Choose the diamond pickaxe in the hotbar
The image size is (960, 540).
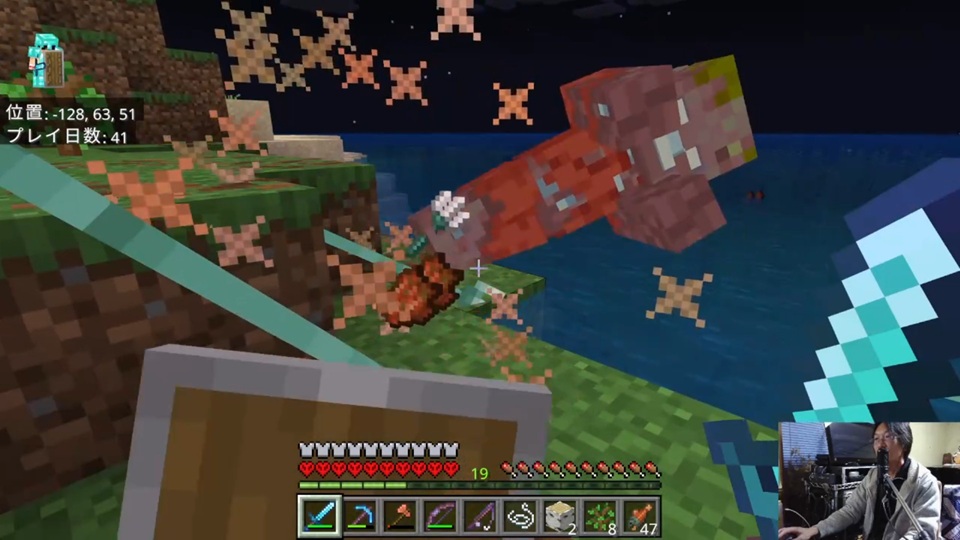pyautogui.click(x=359, y=516)
